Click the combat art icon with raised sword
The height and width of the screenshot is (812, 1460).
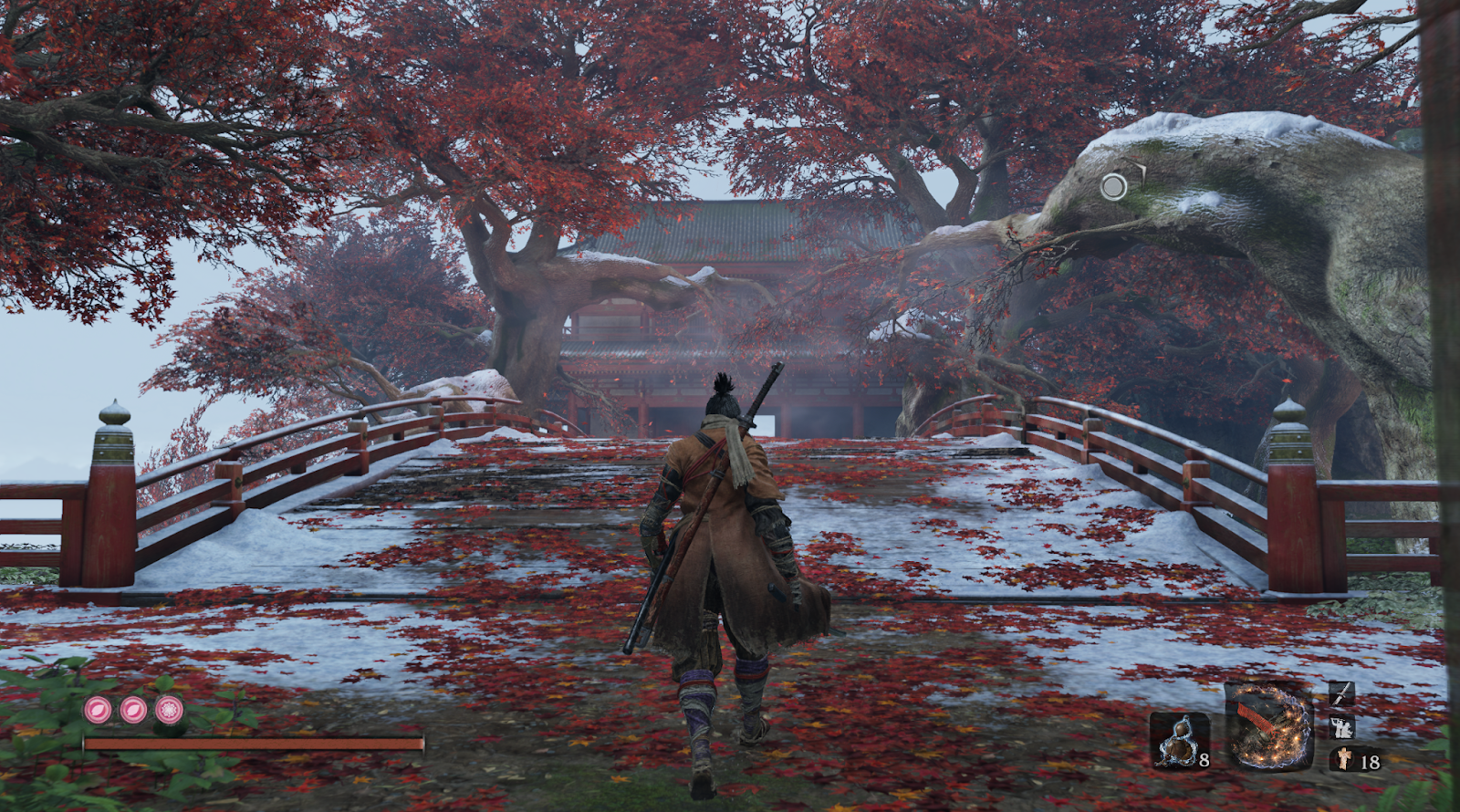click(1341, 727)
